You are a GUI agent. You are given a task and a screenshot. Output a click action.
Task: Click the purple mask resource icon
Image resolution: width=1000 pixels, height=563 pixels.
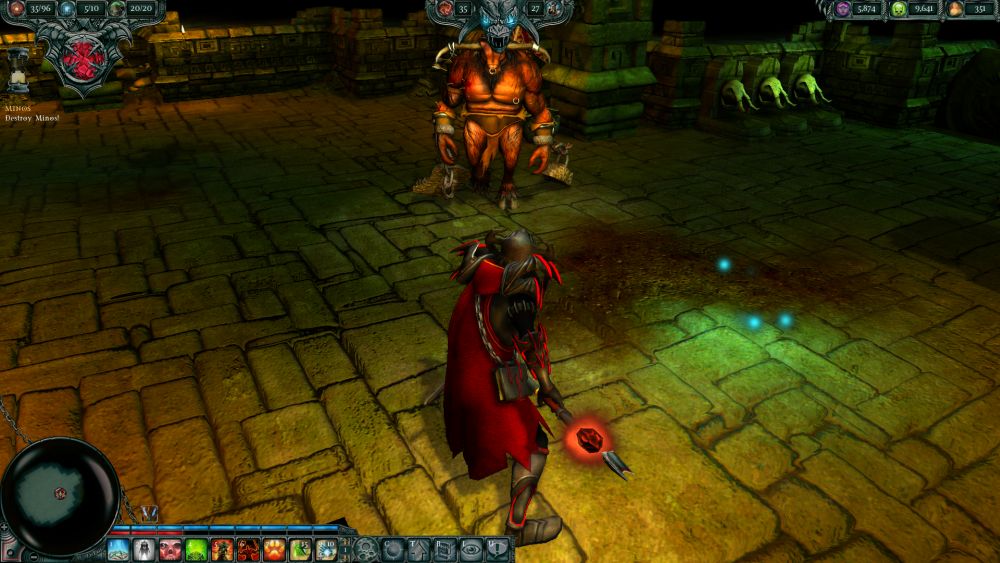coord(843,9)
